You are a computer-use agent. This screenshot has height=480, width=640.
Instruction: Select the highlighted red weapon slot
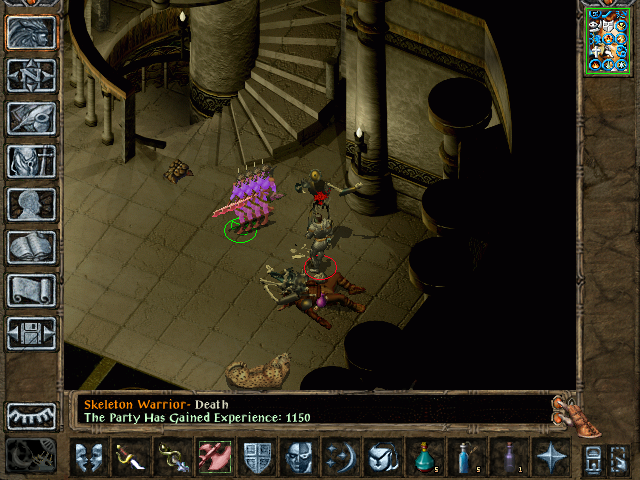click(x=213, y=458)
